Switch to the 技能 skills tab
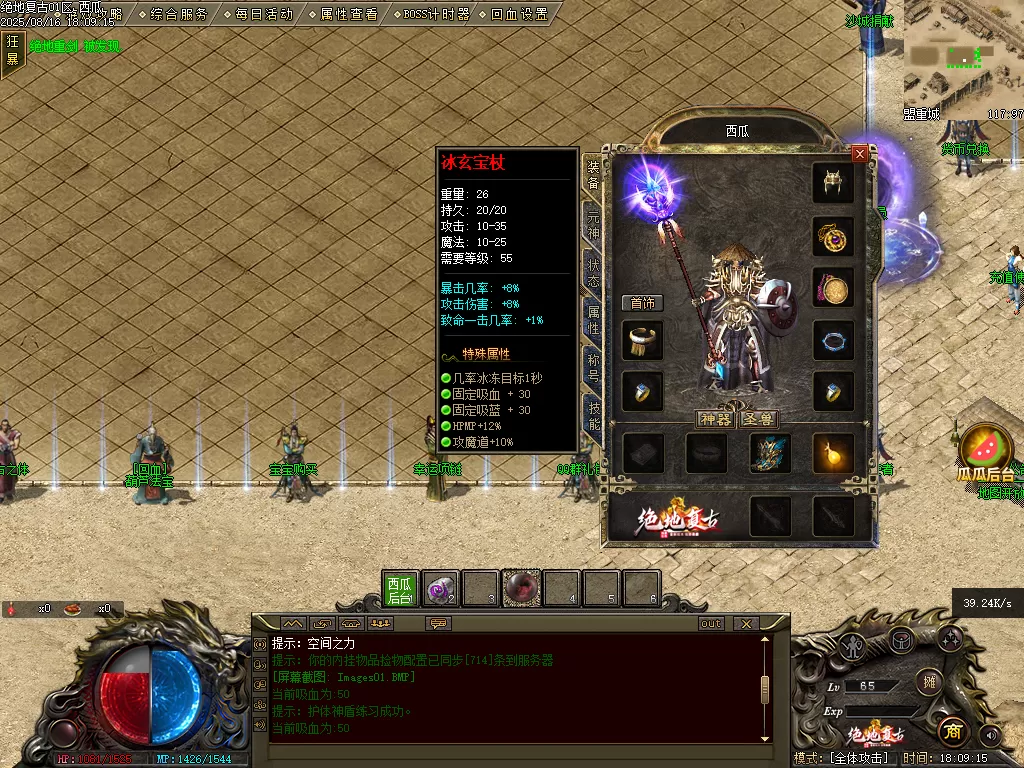1024x768 pixels. [x=592, y=416]
